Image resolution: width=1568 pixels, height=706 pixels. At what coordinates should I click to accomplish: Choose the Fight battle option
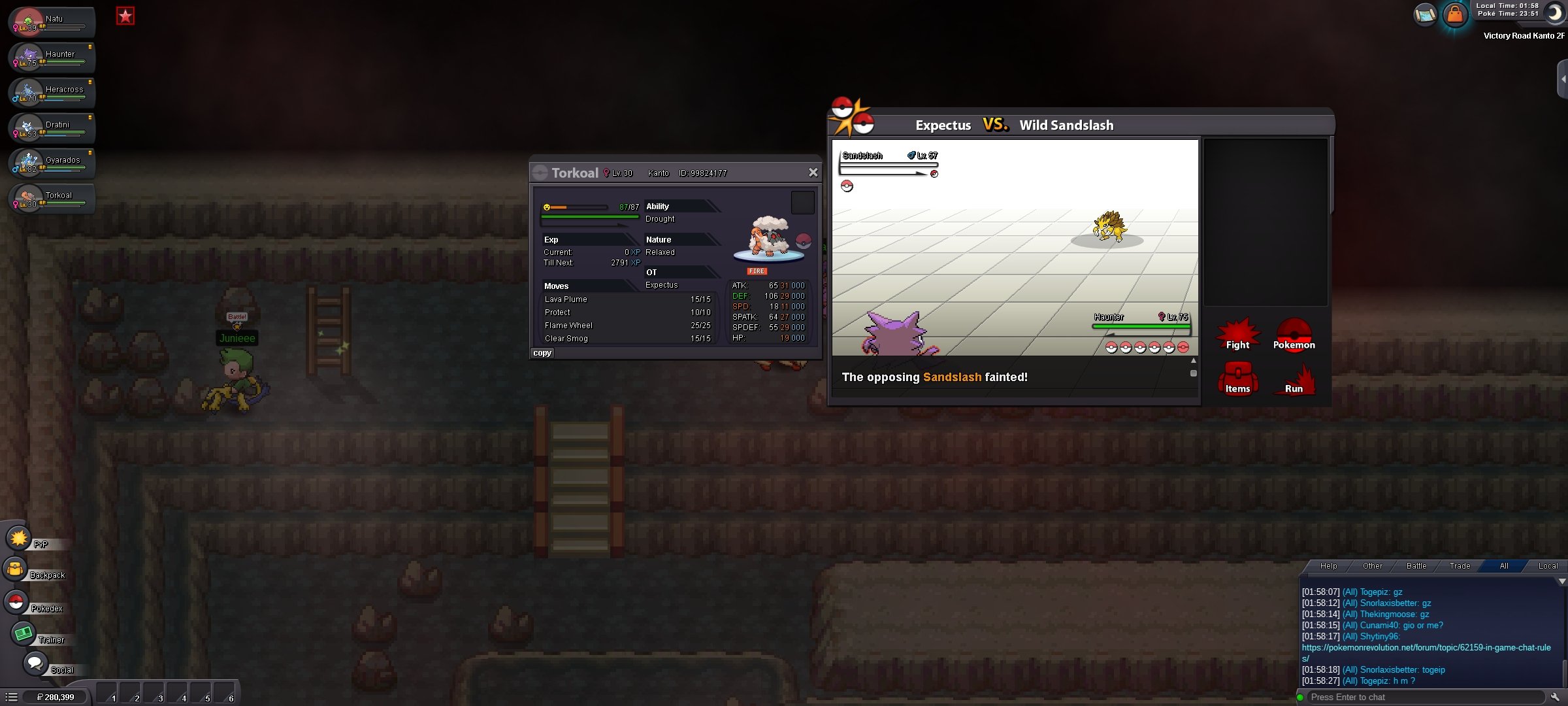tap(1237, 336)
